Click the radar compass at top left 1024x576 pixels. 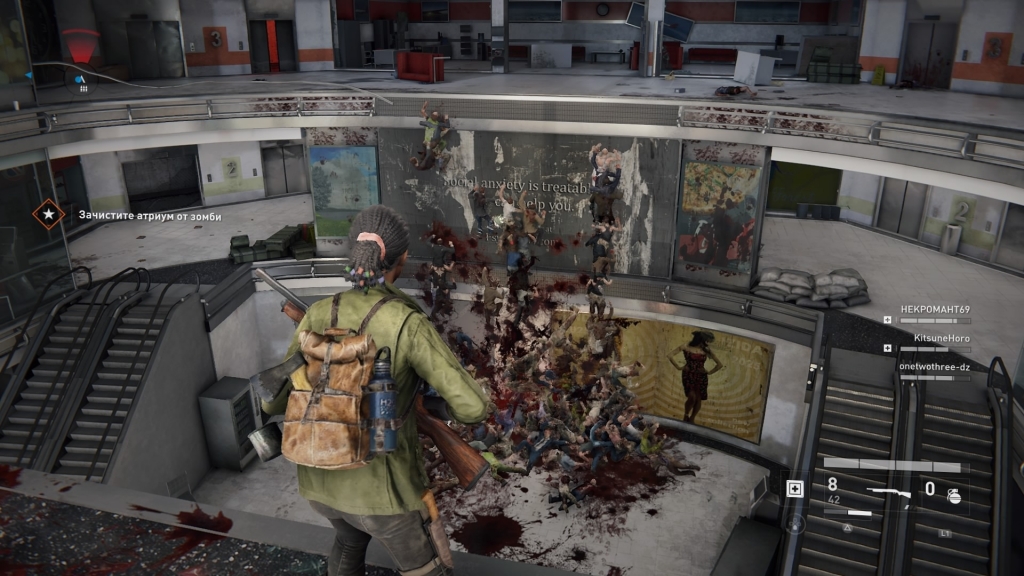point(80,50)
